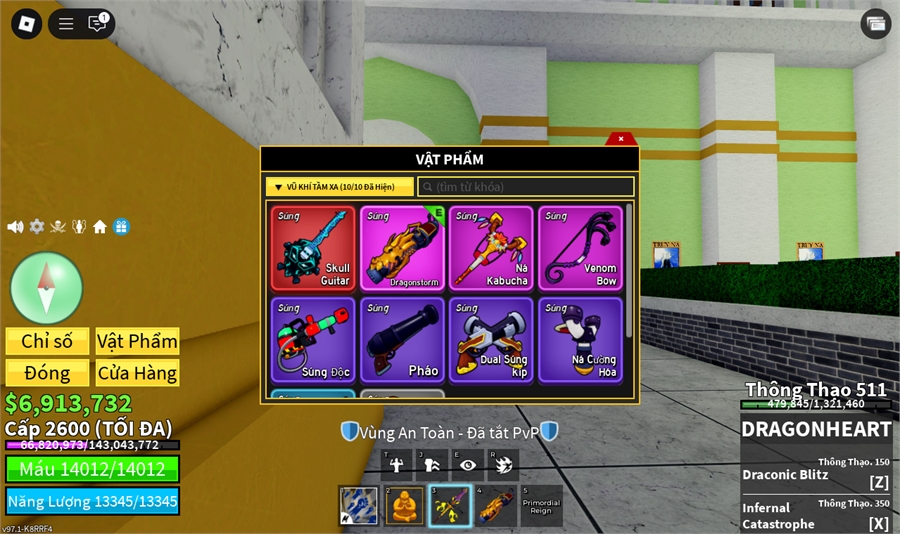The width and height of the screenshot is (900, 534).
Task: Select the Skull Guitar item
Action: point(313,249)
